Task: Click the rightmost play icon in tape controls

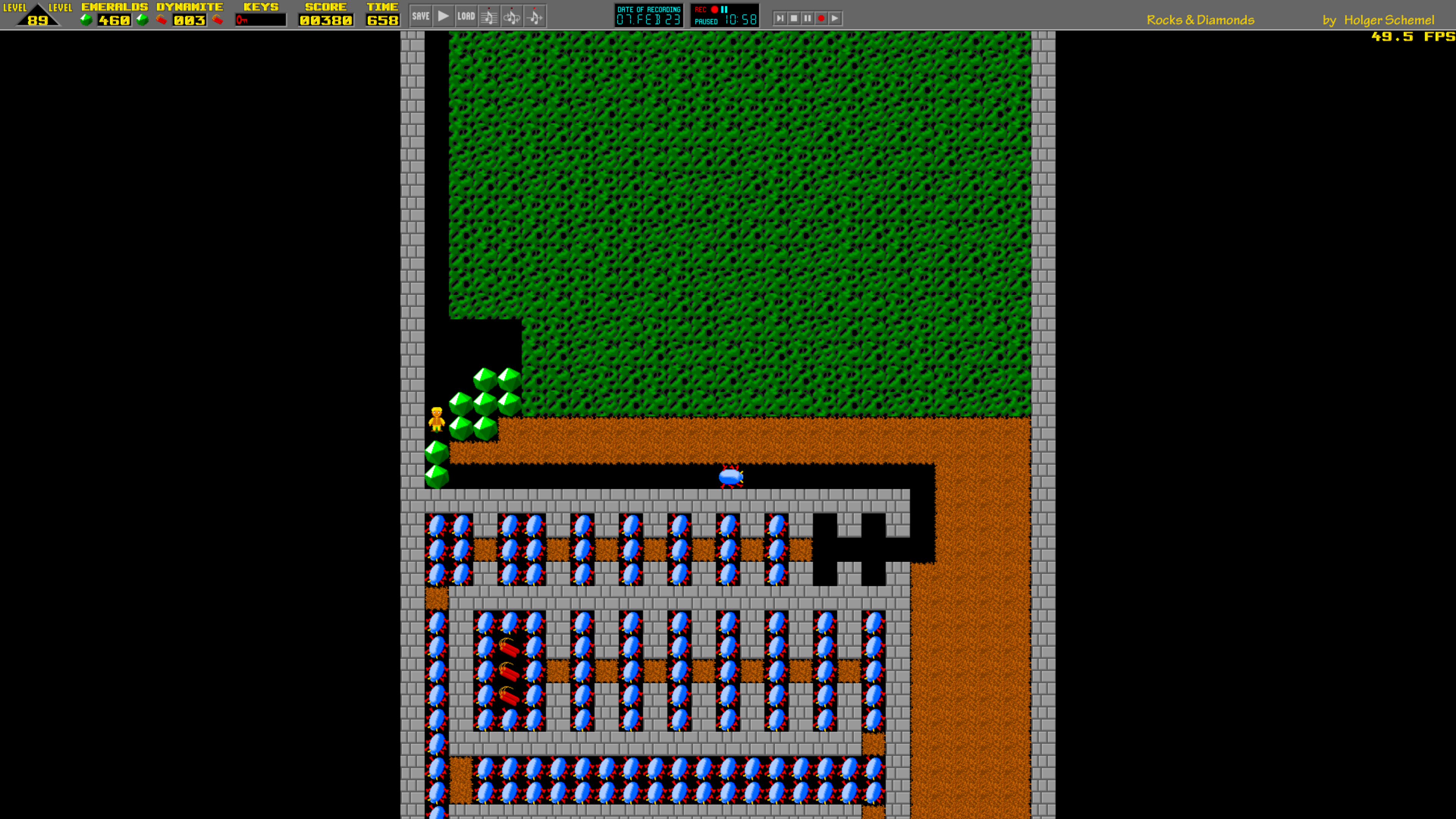Action: pyautogui.click(x=835, y=18)
